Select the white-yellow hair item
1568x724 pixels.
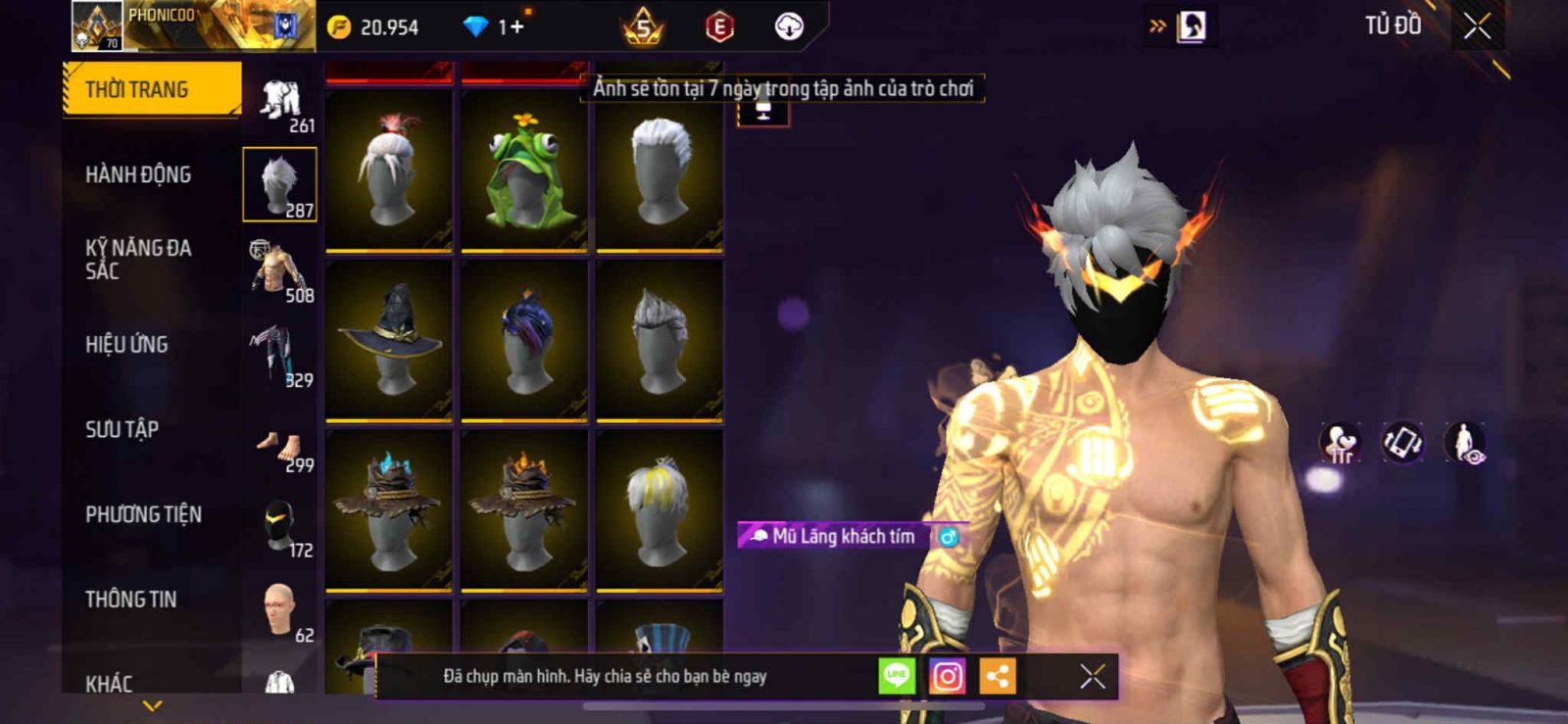(x=660, y=509)
